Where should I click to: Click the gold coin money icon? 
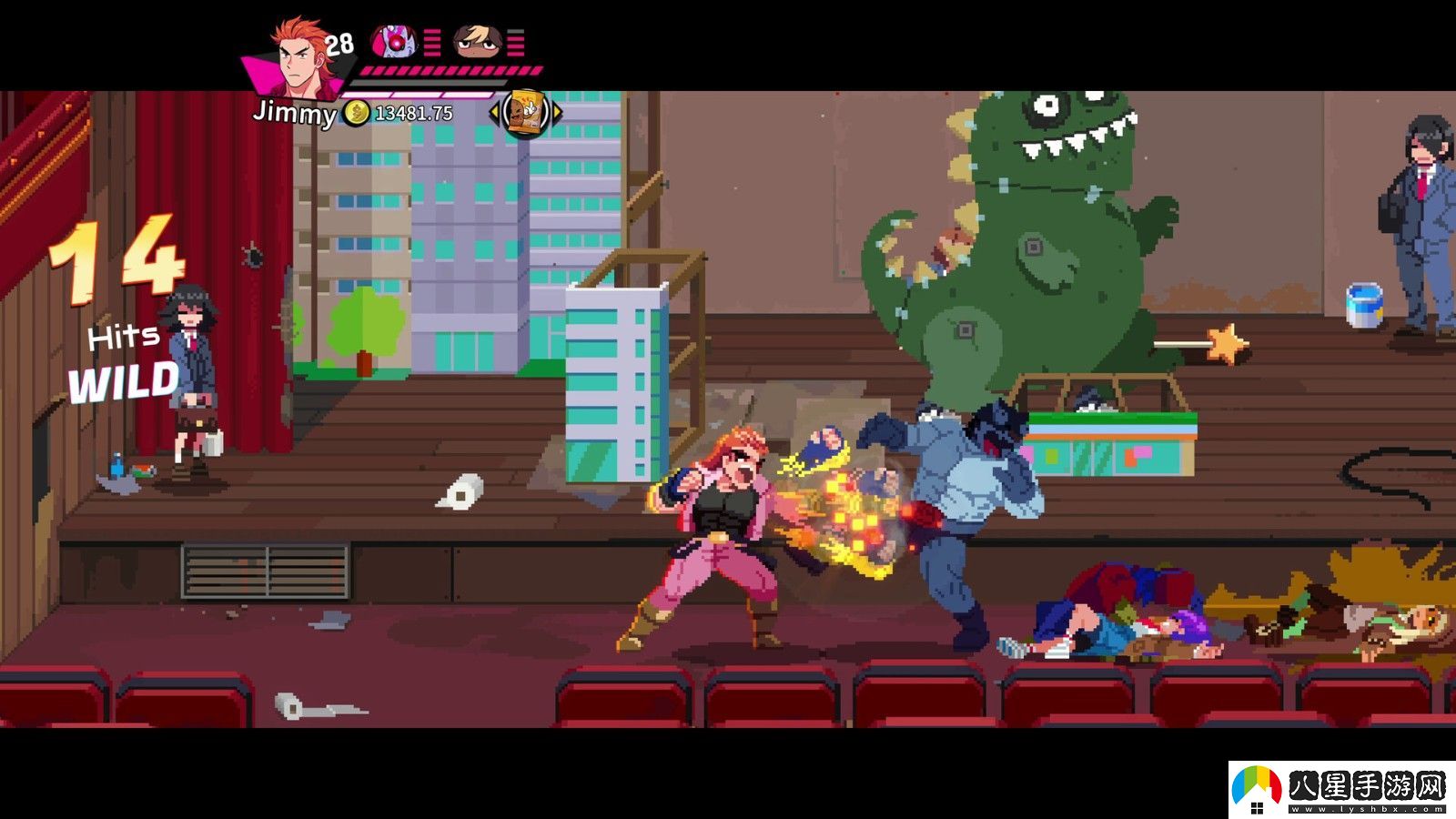click(x=357, y=113)
